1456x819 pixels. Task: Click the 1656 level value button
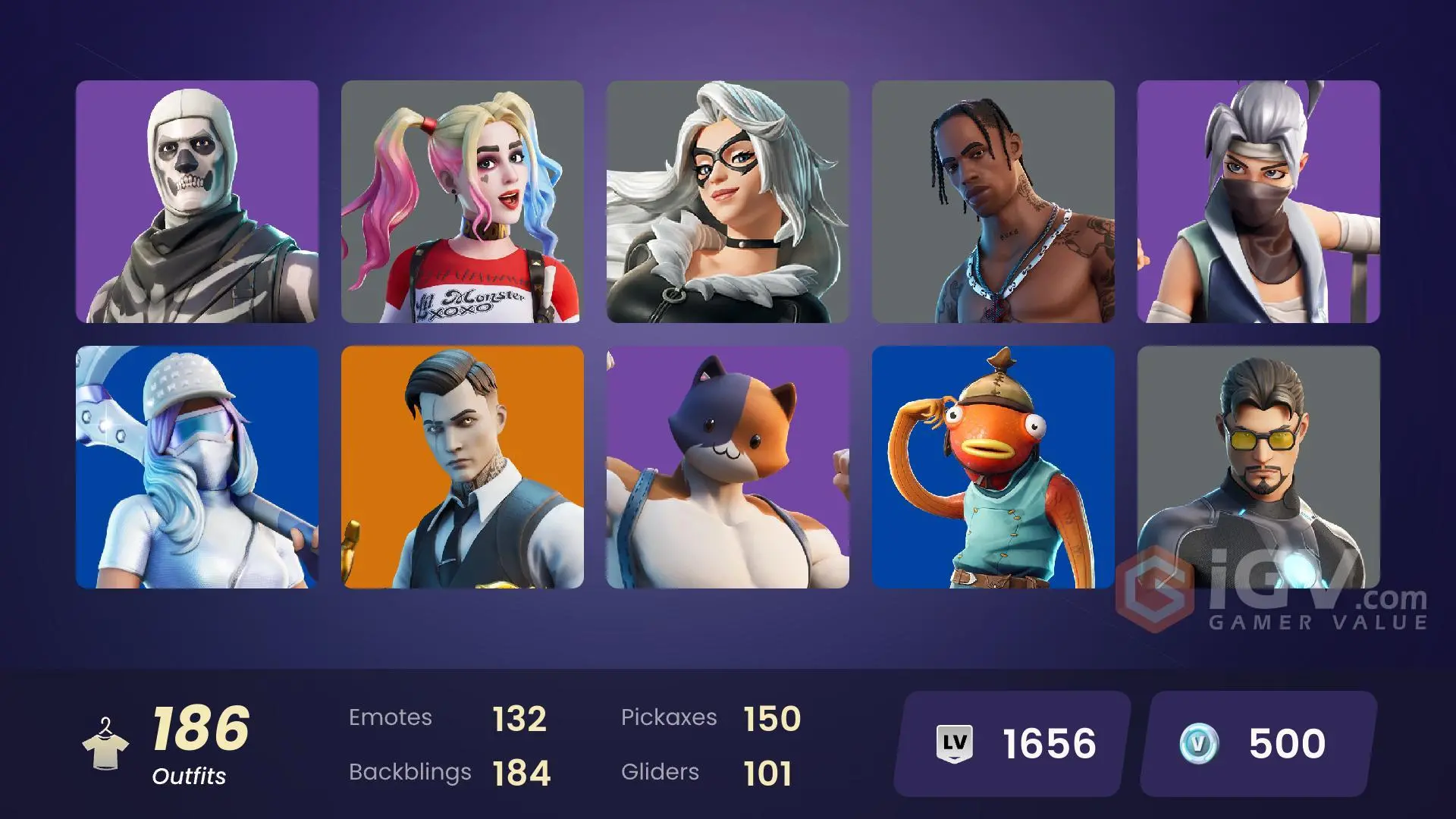(x=1048, y=743)
